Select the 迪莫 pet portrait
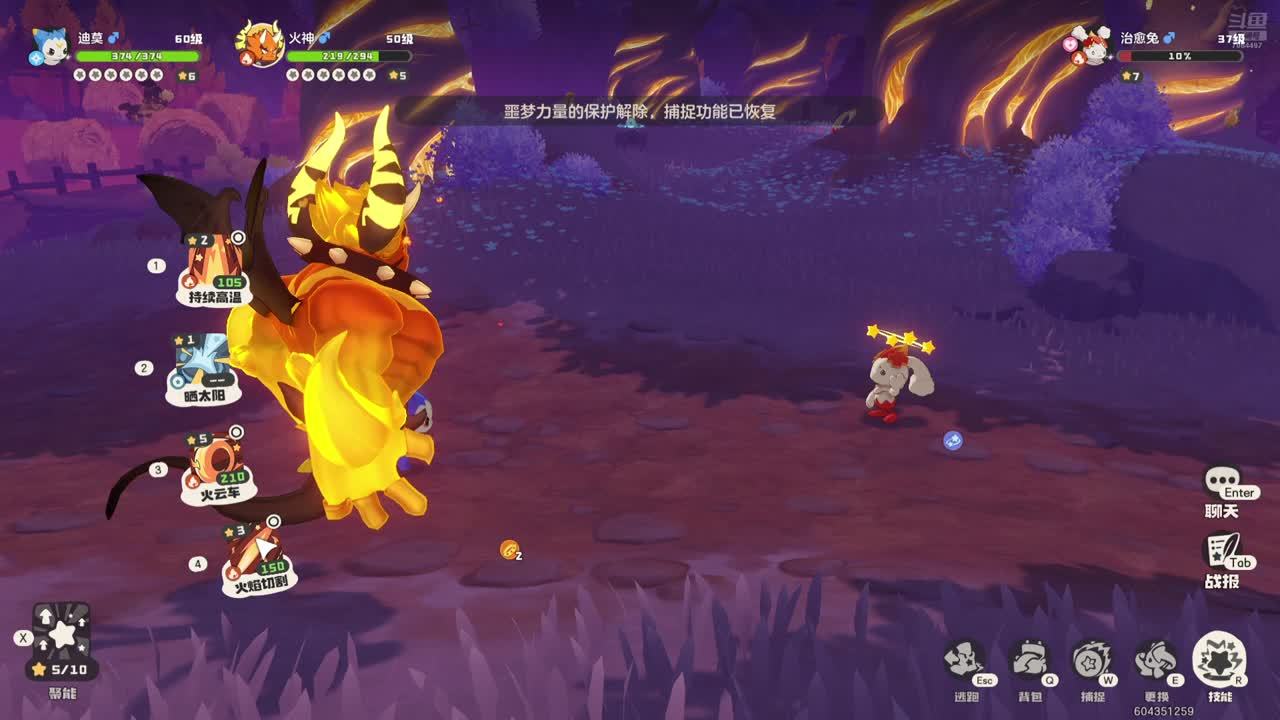1280x720 pixels. coord(48,46)
